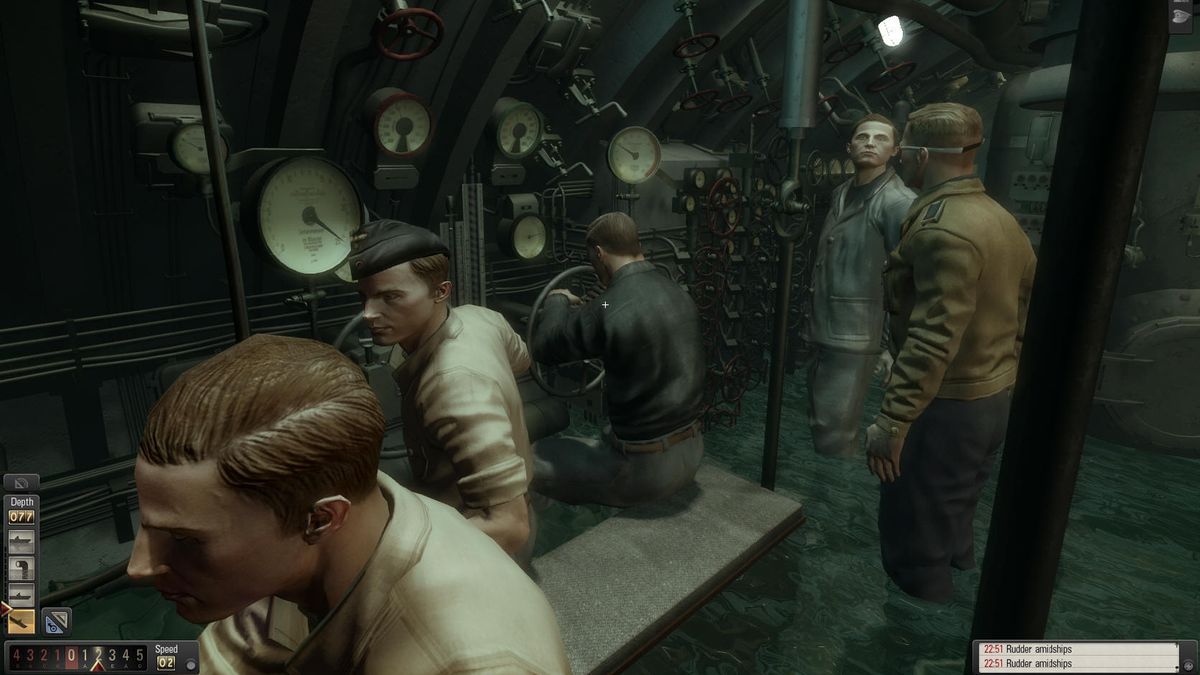Viewport: 1200px width, 675px height.
Task: Select the highlighted crash dive depth icon
Action: click(21, 621)
